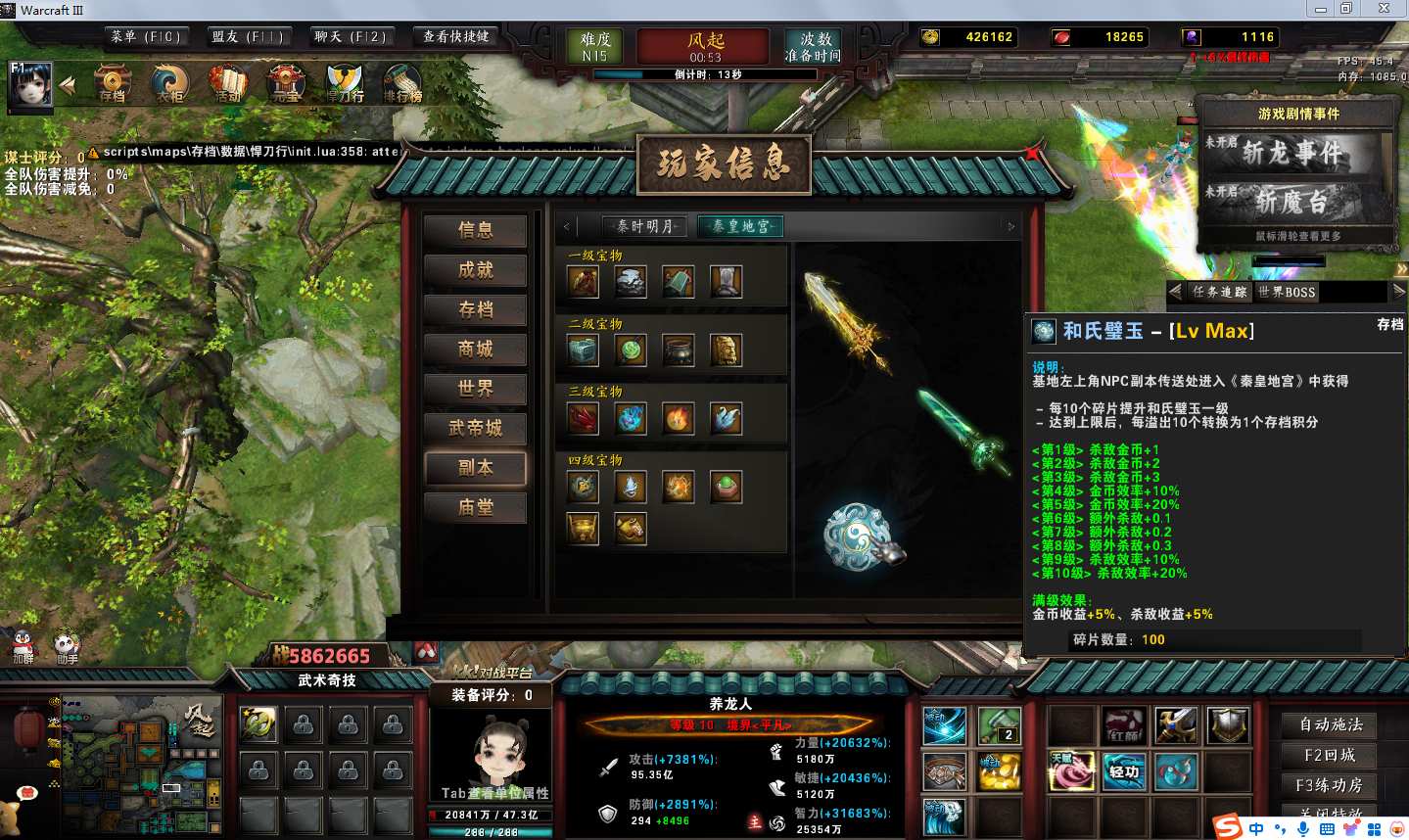
Task: Click the flame orb treasure icon
Action: tap(678, 418)
